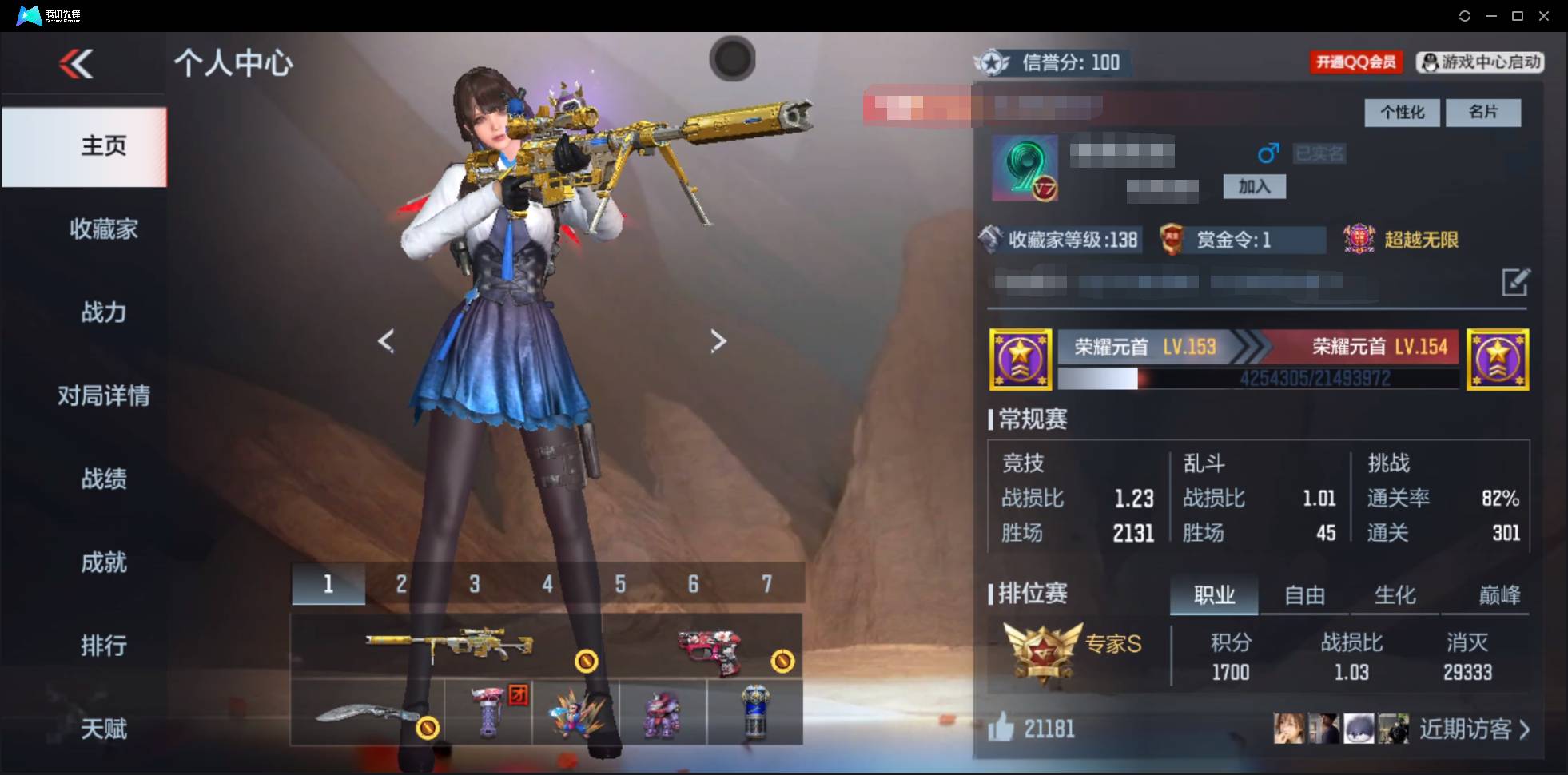1568x775 pixels.
Task: Open the 天赋 talent page
Action: point(103,728)
